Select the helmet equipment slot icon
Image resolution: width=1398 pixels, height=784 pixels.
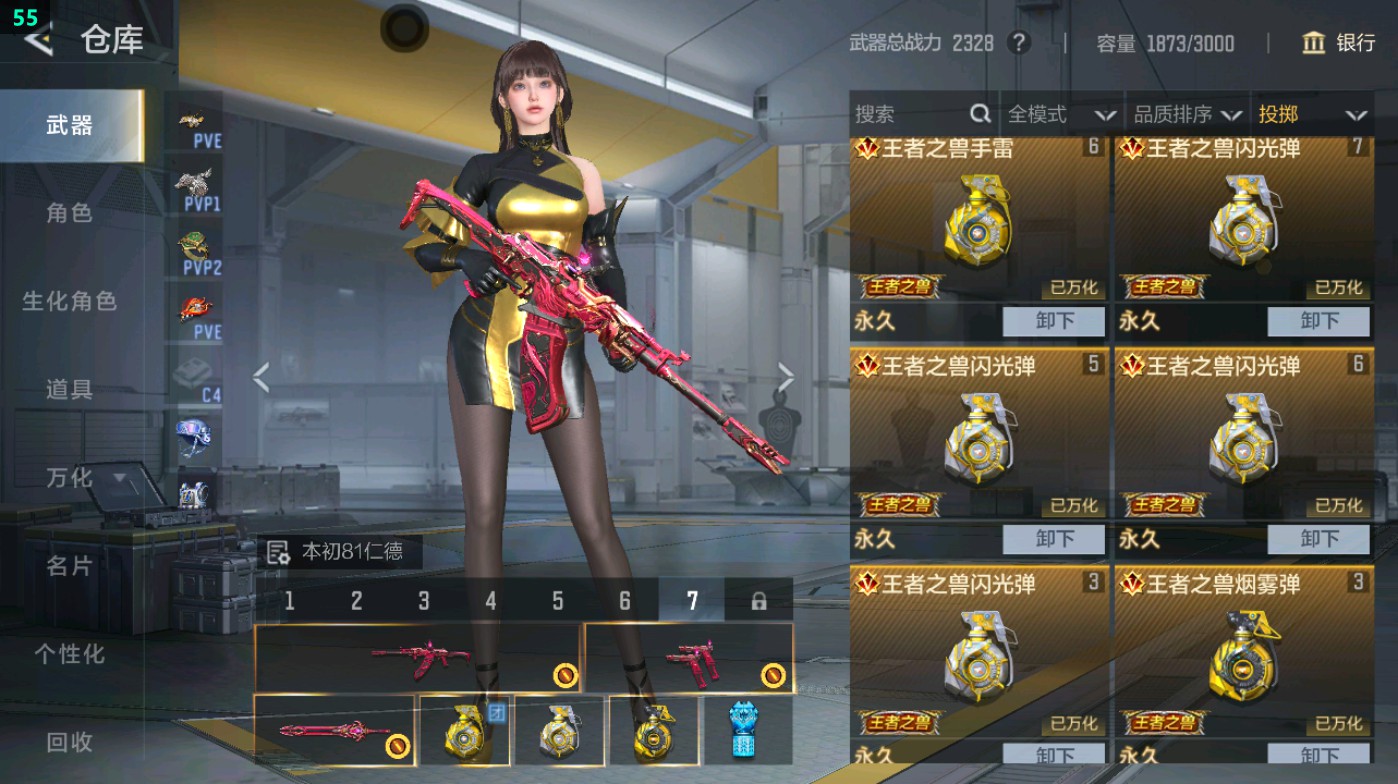193,432
